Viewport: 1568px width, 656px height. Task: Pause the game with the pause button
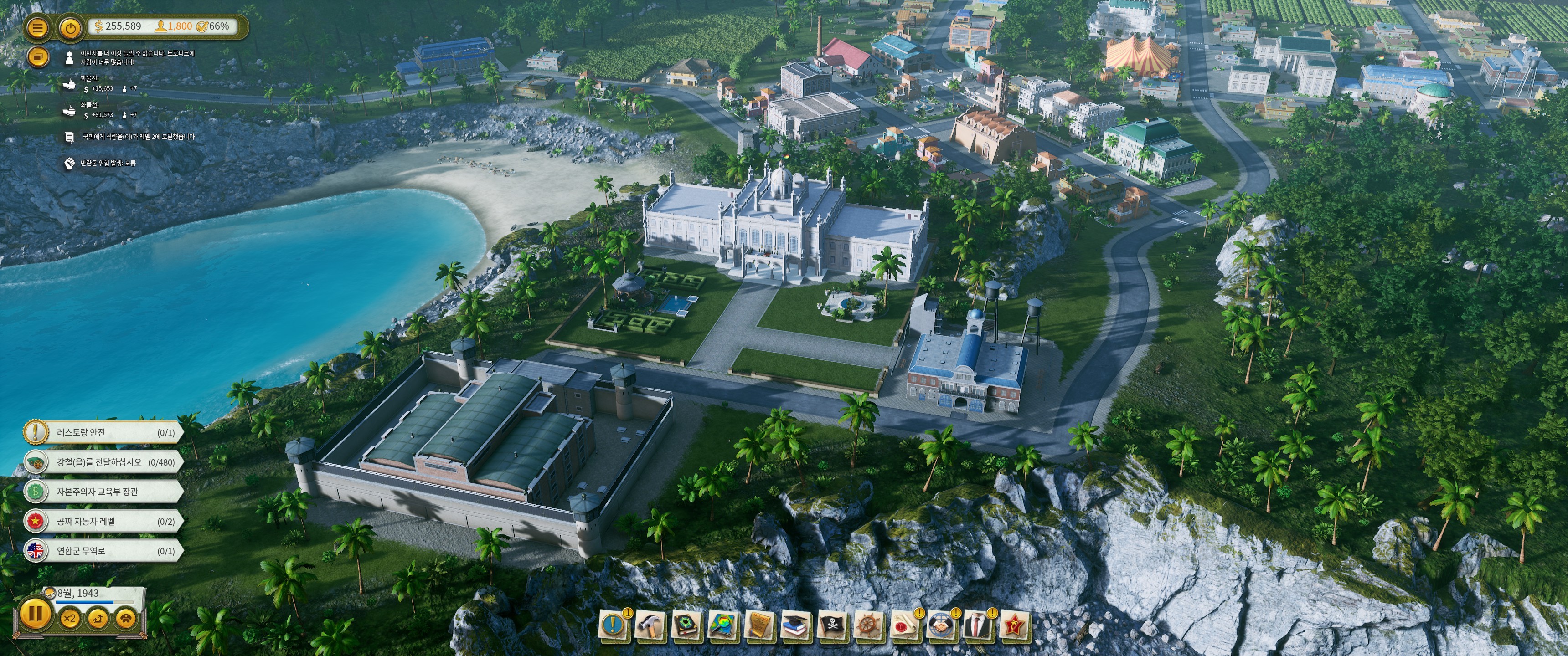(x=35, y=613)
